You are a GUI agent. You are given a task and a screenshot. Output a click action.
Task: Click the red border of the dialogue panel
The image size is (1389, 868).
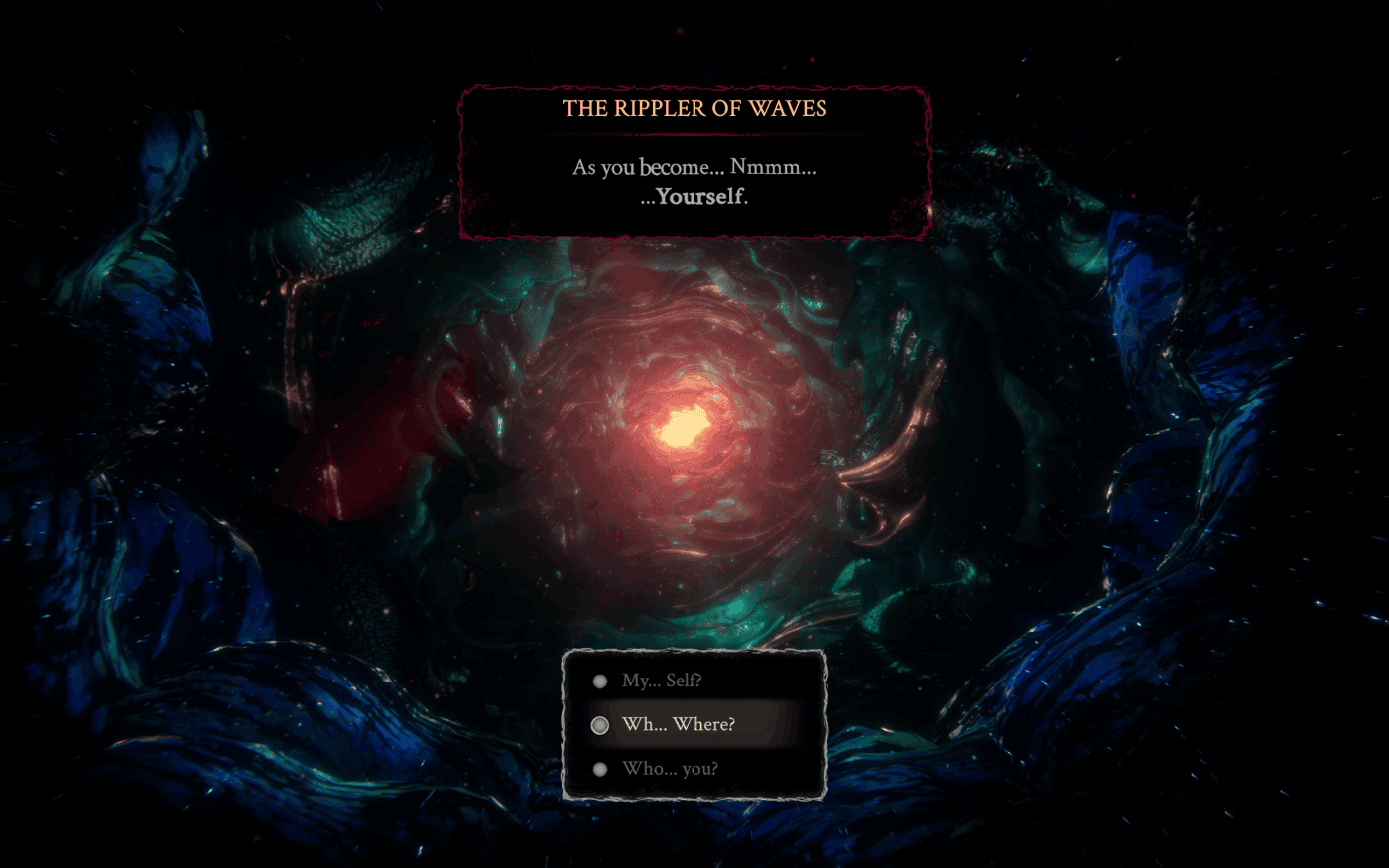pos(930,164)
